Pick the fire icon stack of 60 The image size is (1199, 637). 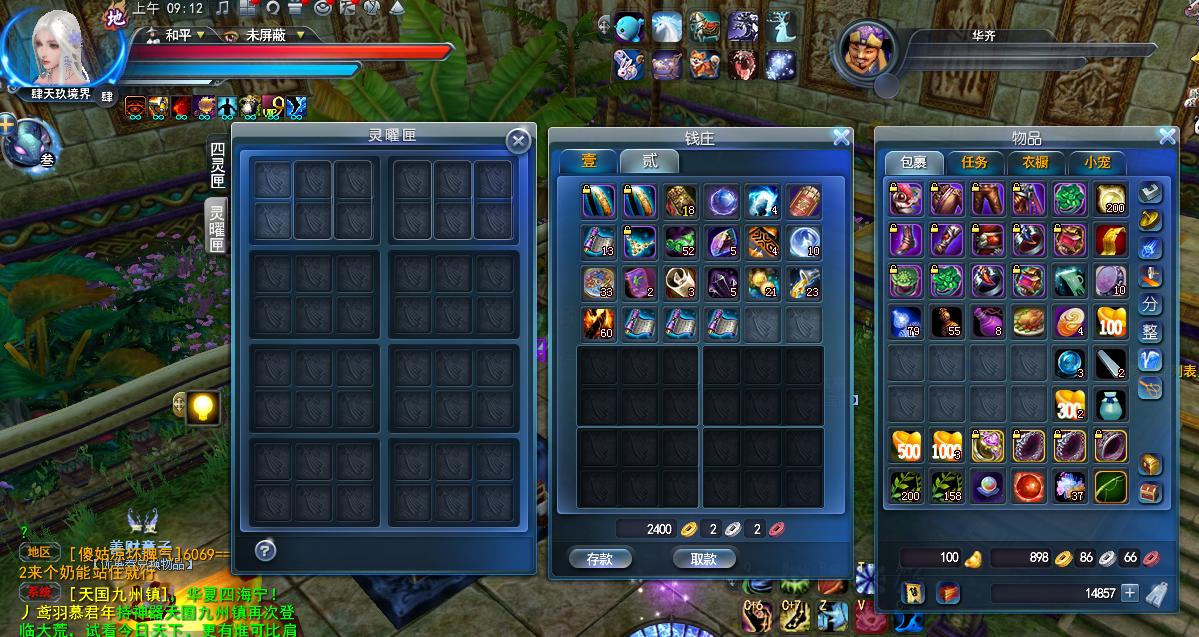[x=599, y=322]
